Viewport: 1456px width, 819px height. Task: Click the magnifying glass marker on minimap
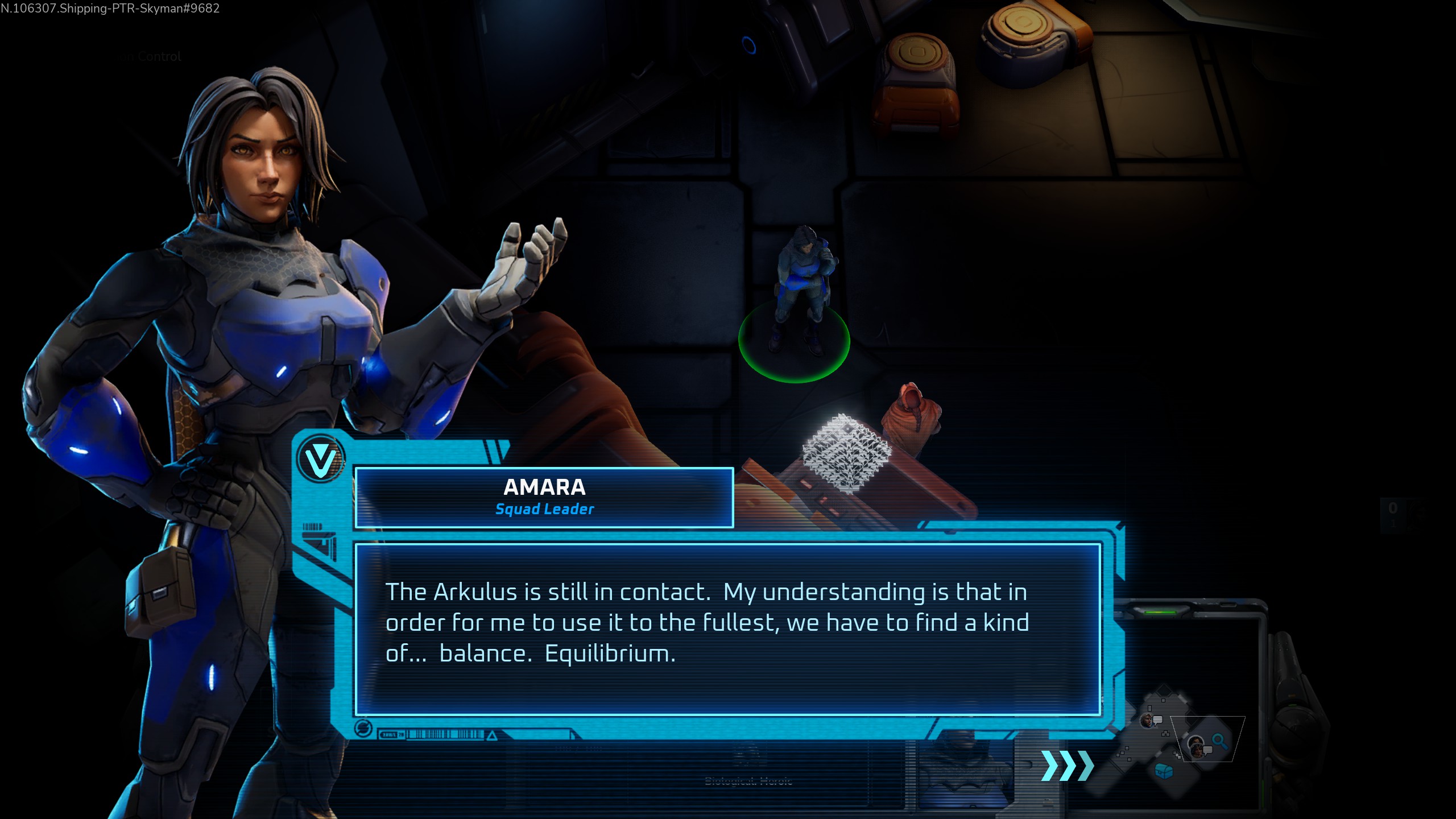[1219, 741]
